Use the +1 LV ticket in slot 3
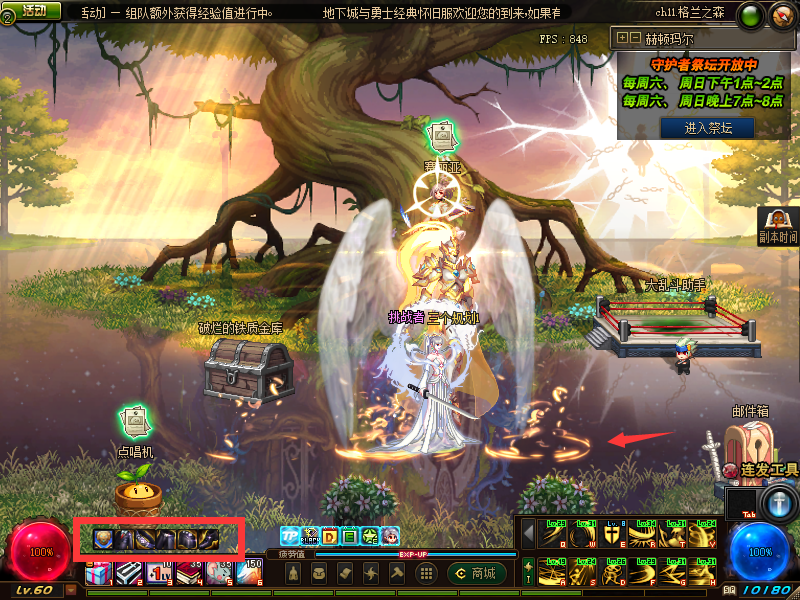The width and height of the screenshot is (800, 600). pos(160,573)
